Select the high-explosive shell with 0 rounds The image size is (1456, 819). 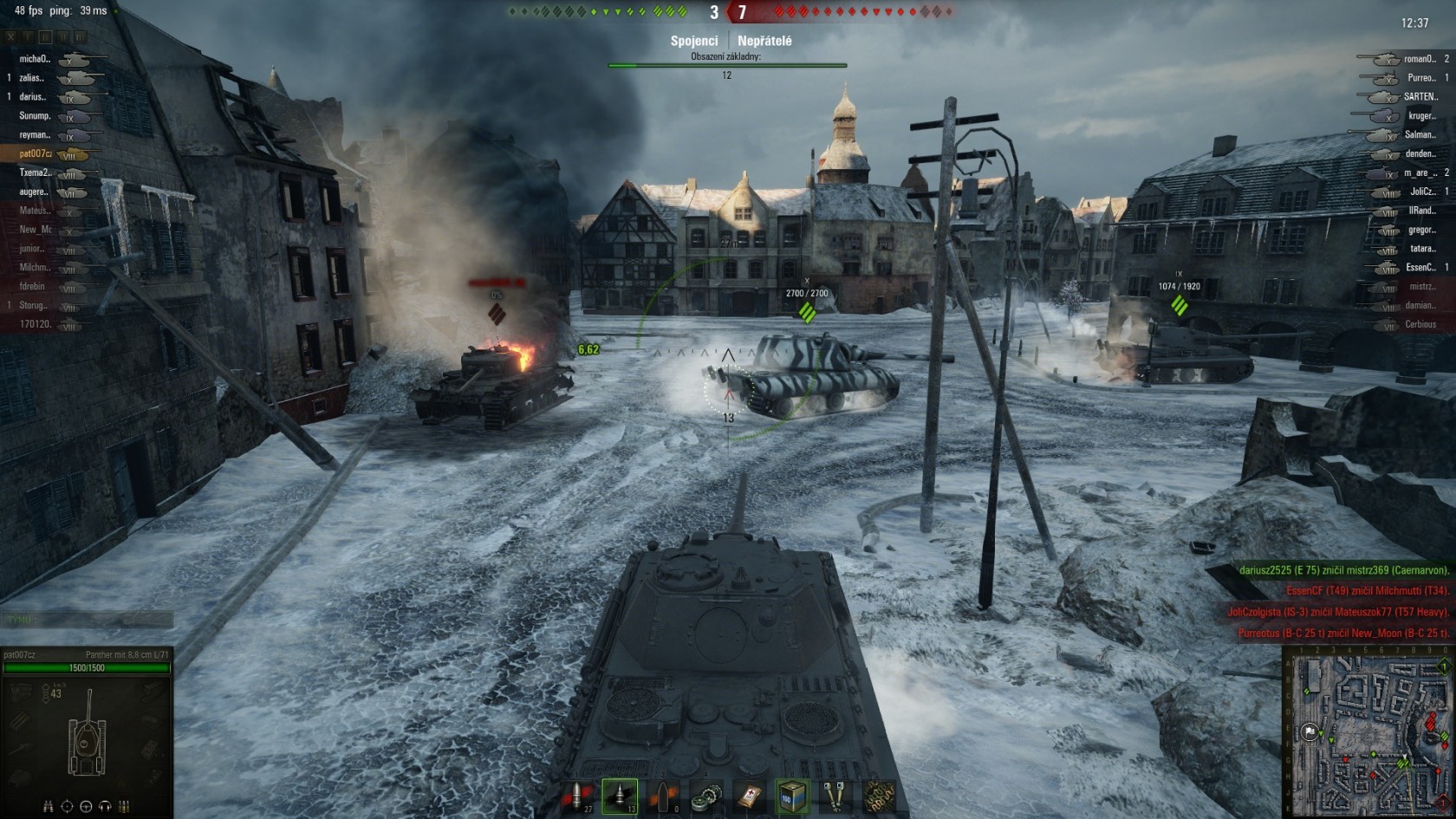[x=663, y=796]
